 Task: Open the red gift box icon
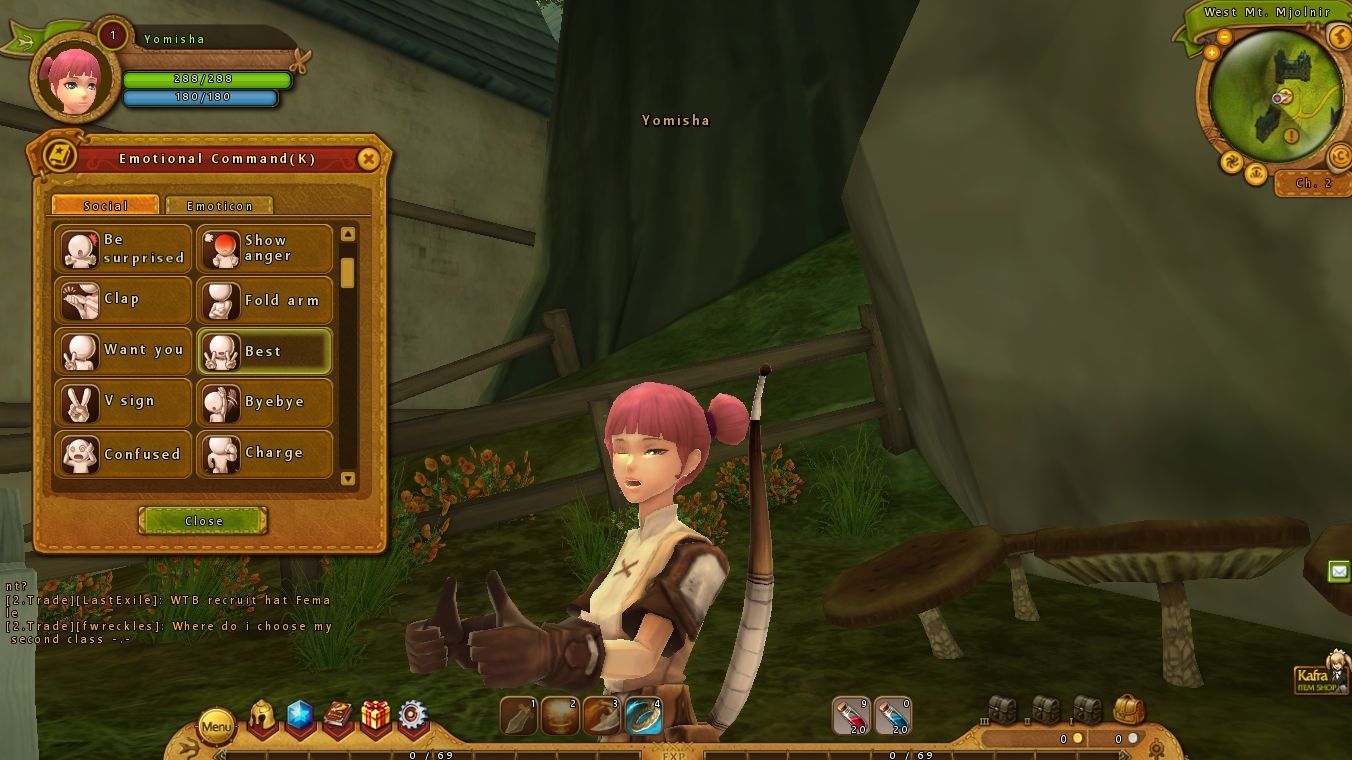point(376,716)
